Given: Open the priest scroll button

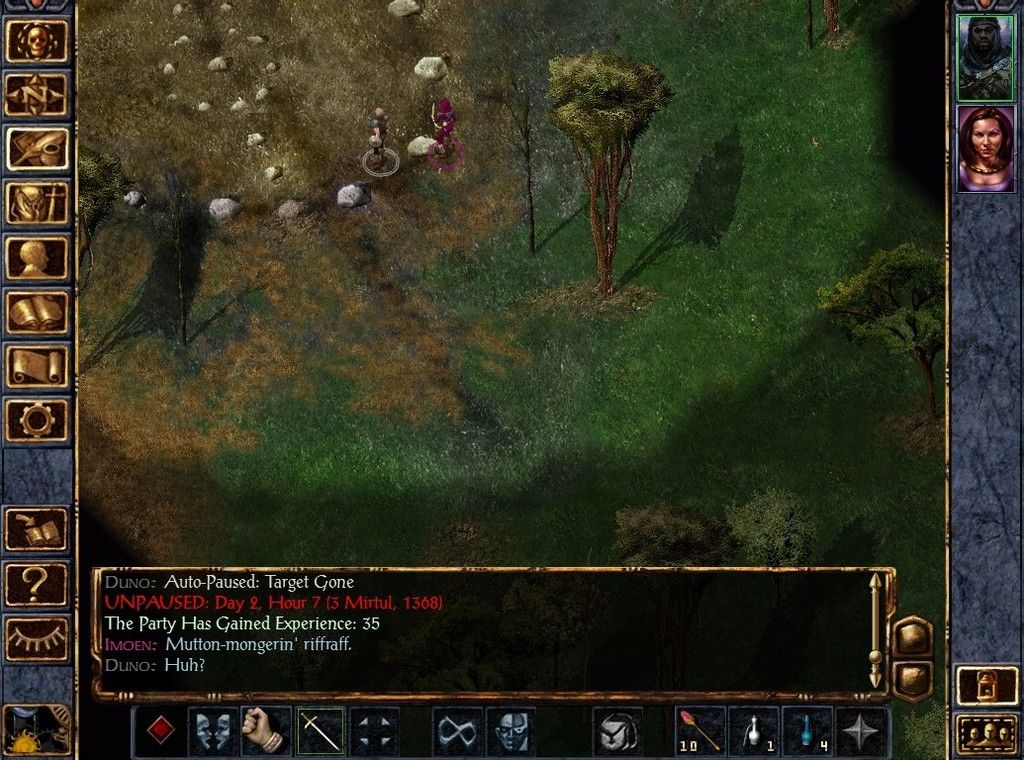Looking at the screenshot, I should (x=38, y=366).
